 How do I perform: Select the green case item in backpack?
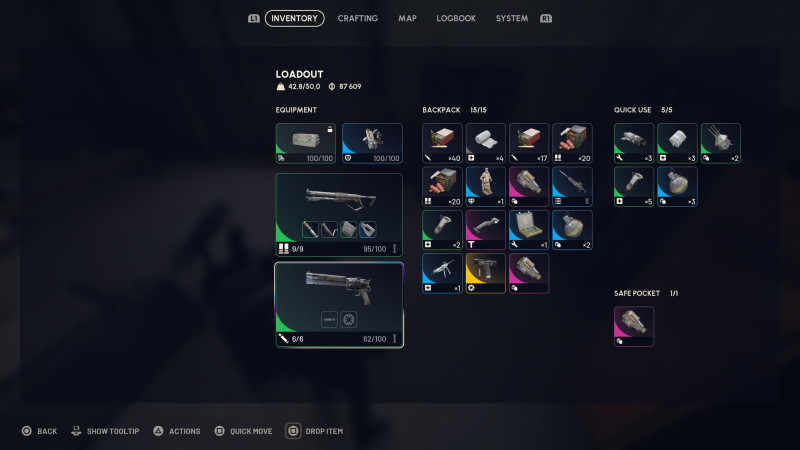click(528, 230)
